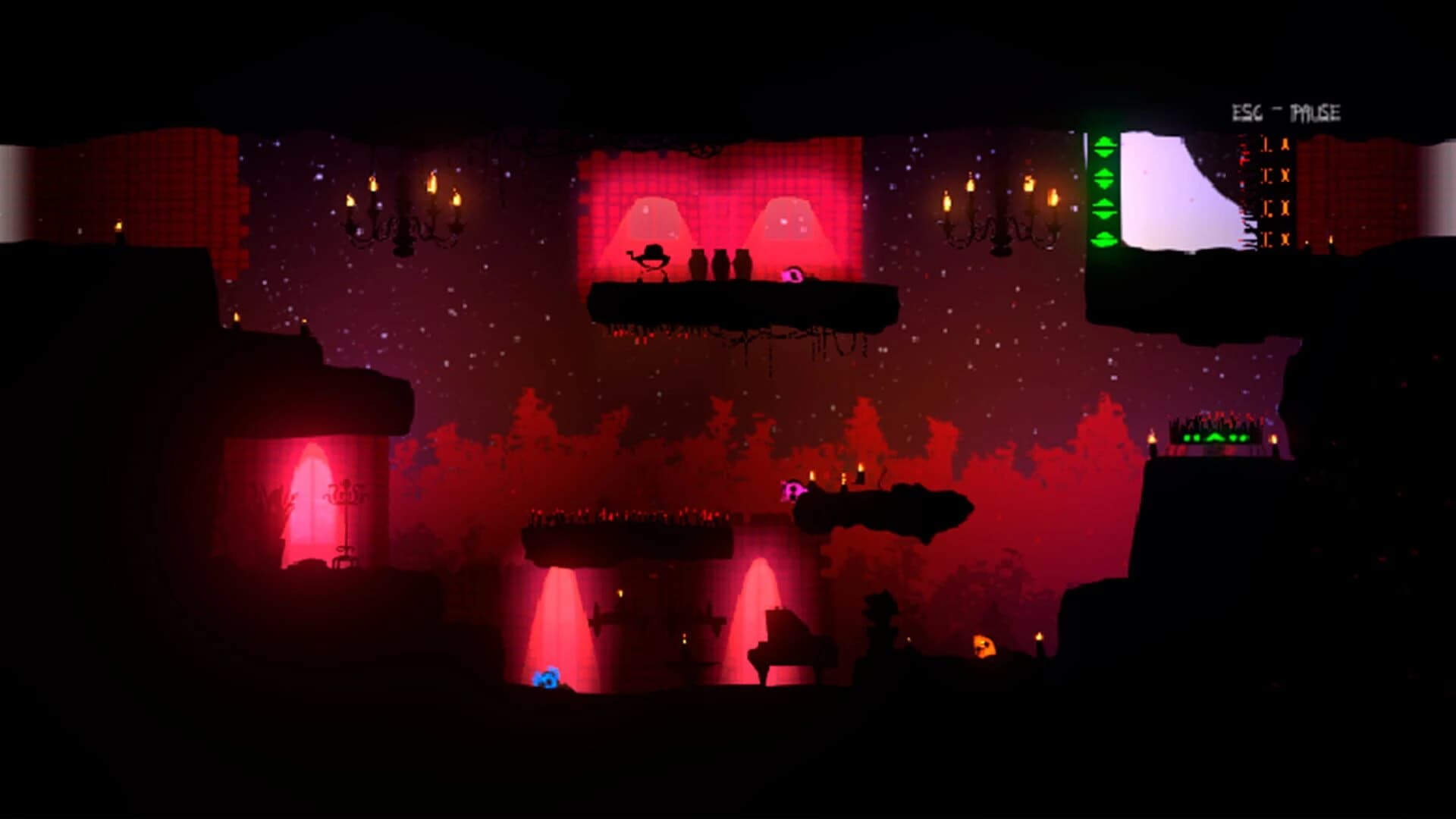This screenshot has height=819, width=1456.
Task: Click the topmost orange X marker
Action: pos(1285,144)
